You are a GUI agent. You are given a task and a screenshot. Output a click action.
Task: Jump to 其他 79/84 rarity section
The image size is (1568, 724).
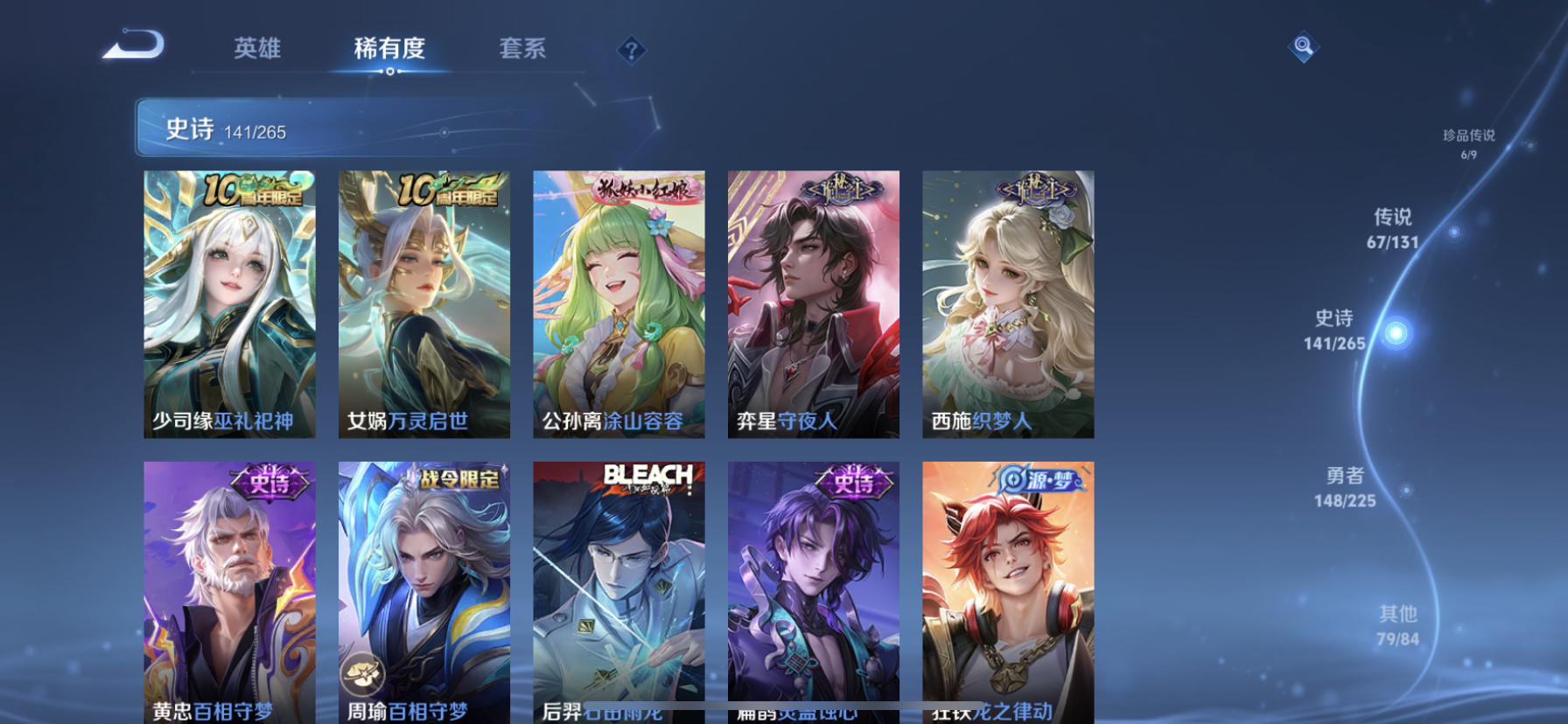click(x=1397, y=626)
